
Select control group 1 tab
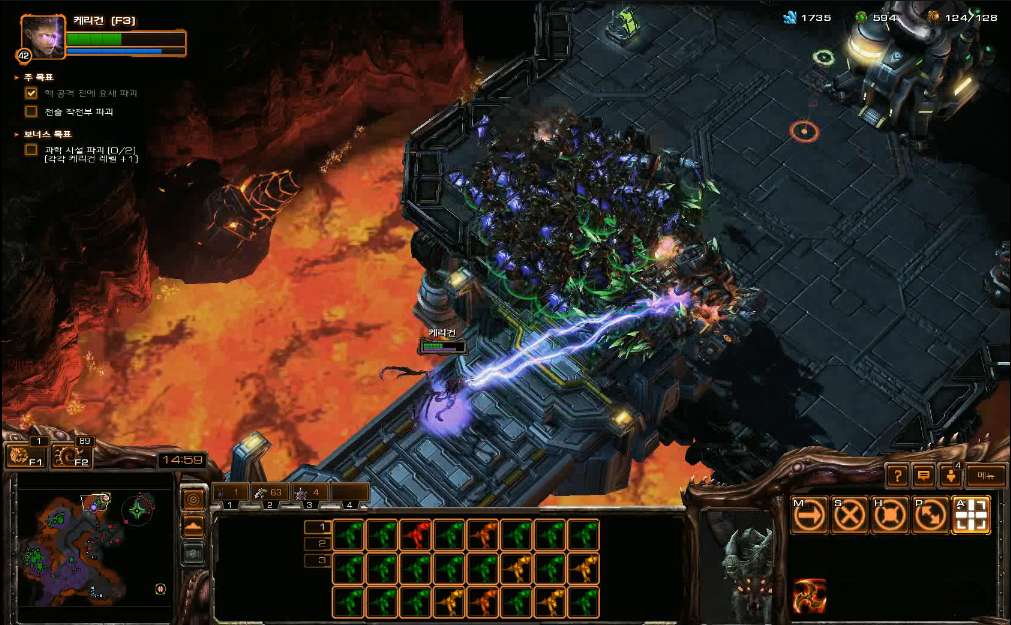pyautogui.click(x=231, y=492)
